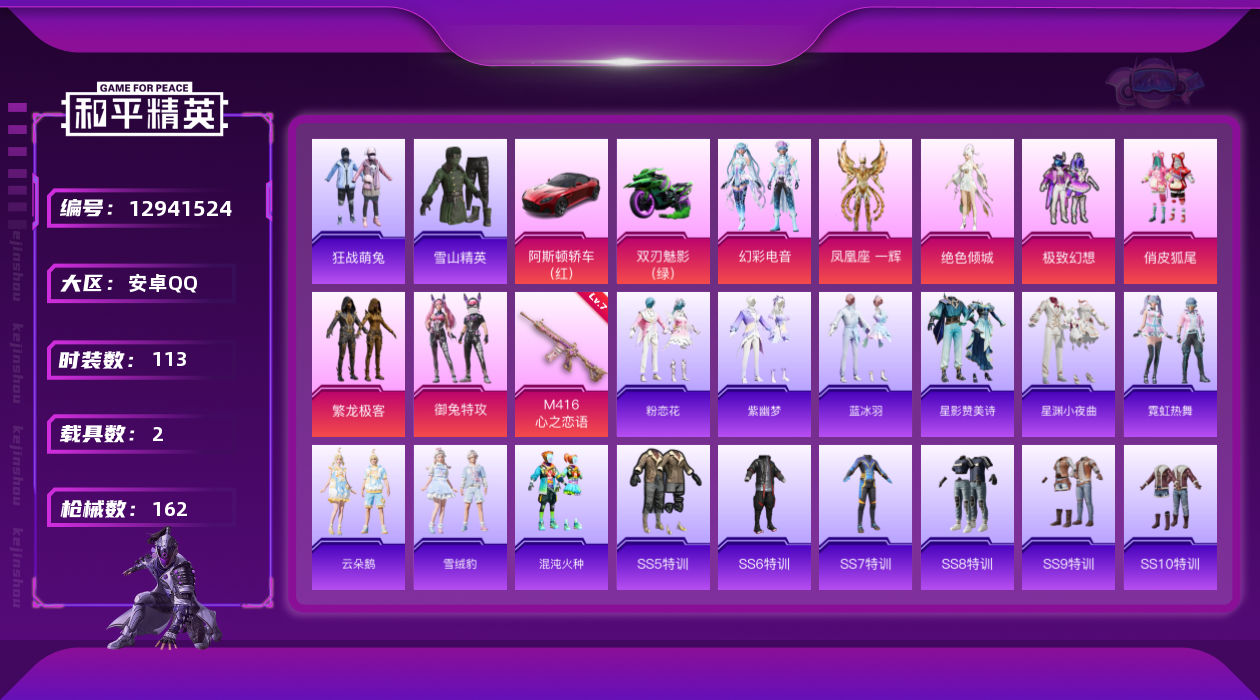Image resolution: width=1260 pixels, height=700 pixels.
Task: Open the 极致幻想 outfit tile
Action: 1068,211
